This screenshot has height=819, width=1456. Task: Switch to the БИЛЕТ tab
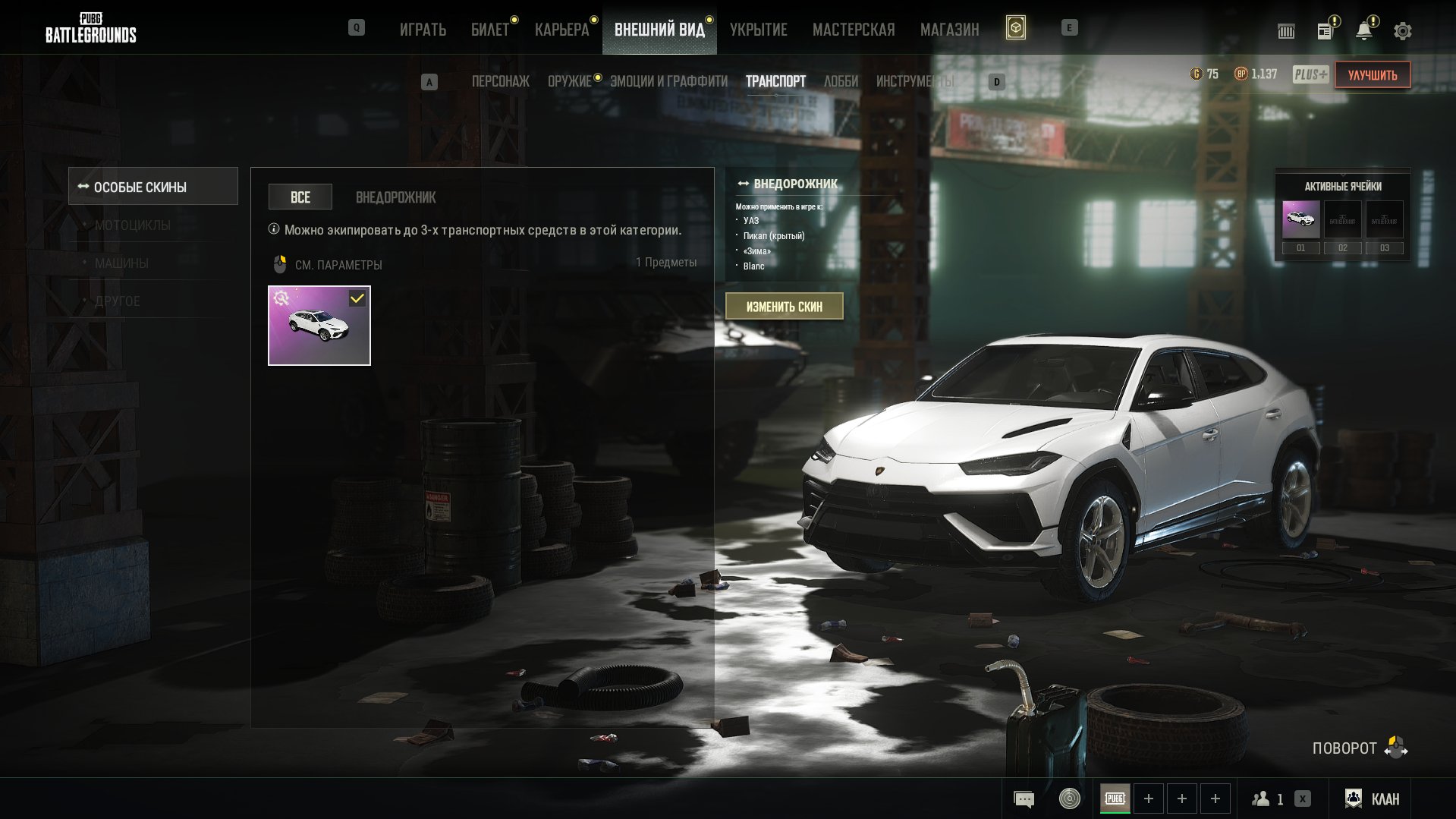click(x=489, y=30)
